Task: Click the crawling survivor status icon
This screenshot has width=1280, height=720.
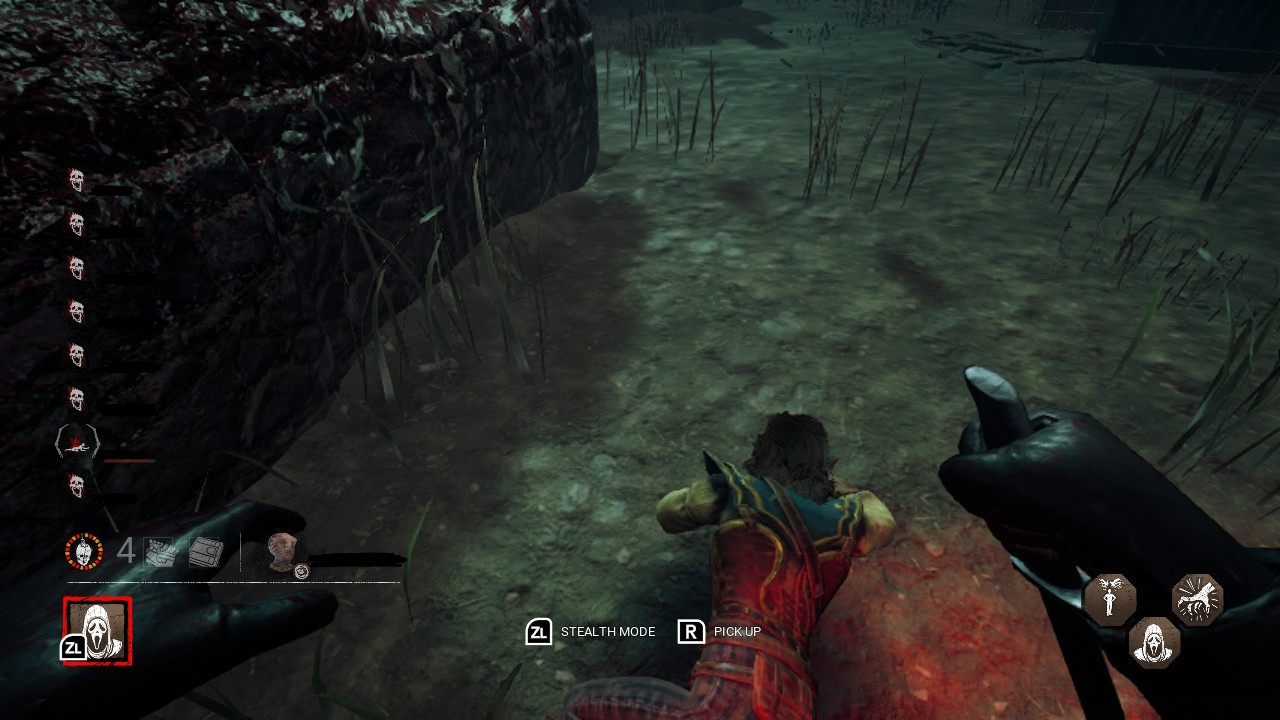Action: (77, 443)
